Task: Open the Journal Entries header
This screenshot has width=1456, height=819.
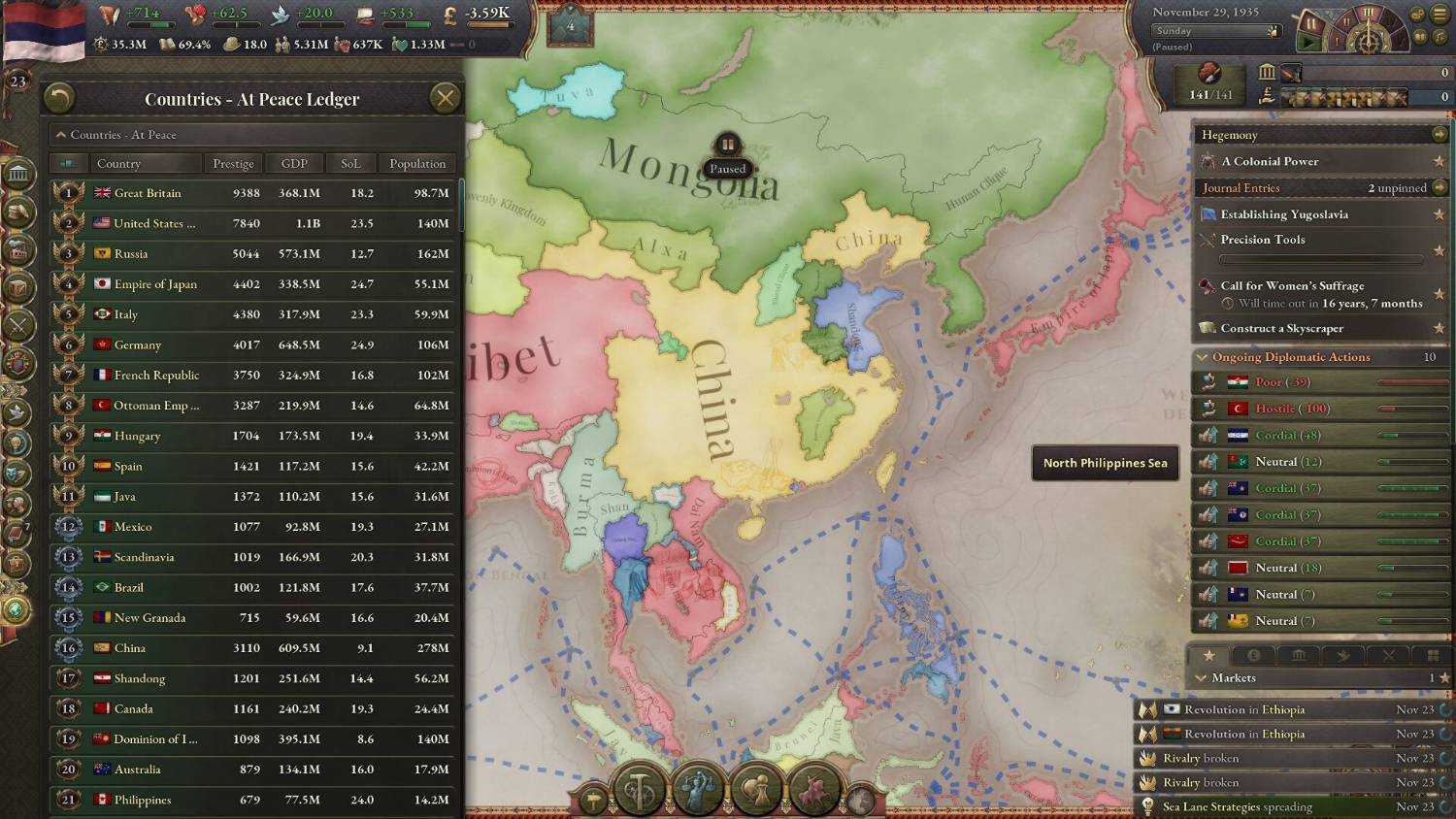Action: click(x=1241, y=188)
